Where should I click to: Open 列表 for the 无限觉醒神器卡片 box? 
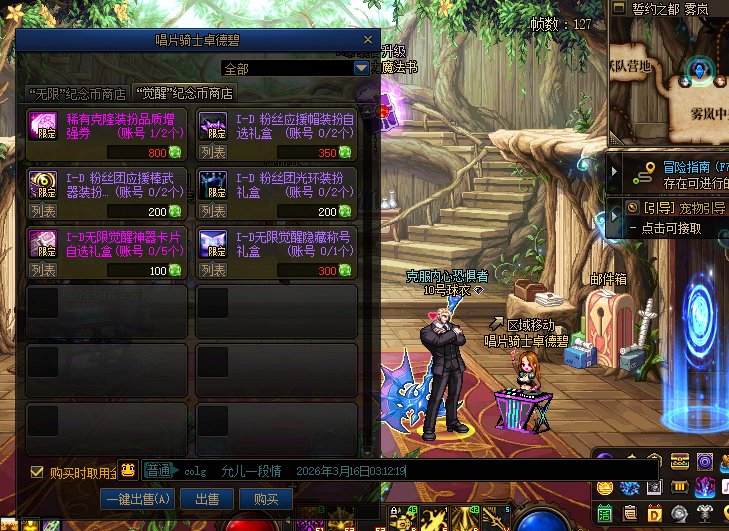[x=43, y=271]
